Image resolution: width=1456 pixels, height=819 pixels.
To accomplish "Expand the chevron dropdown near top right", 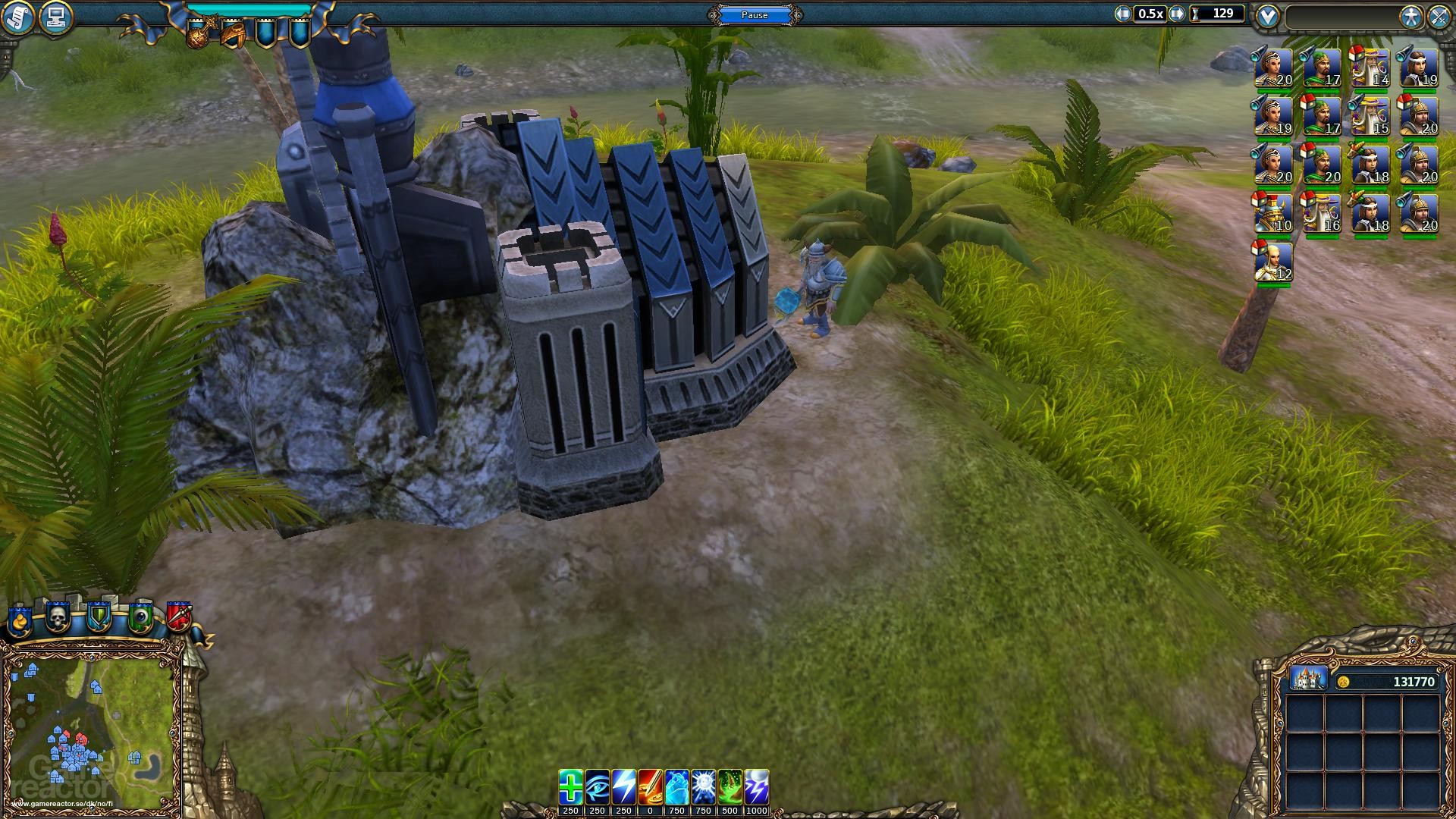I will (1266, 13).
